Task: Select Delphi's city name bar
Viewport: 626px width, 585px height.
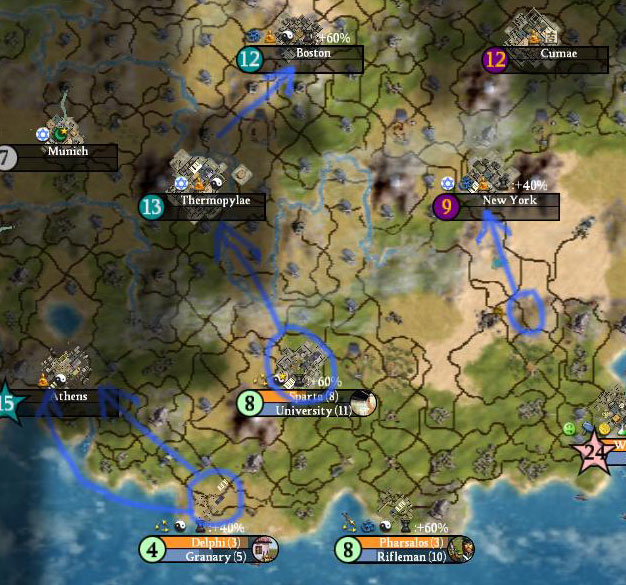Action: (x=208, y=543)
